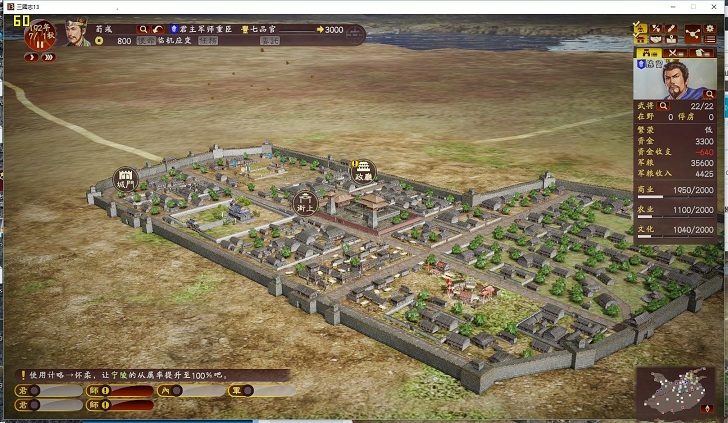The width and height of the screenshot is (728, 423).
Task: Pause the game with the date dial button
Action: pos(41,38)
